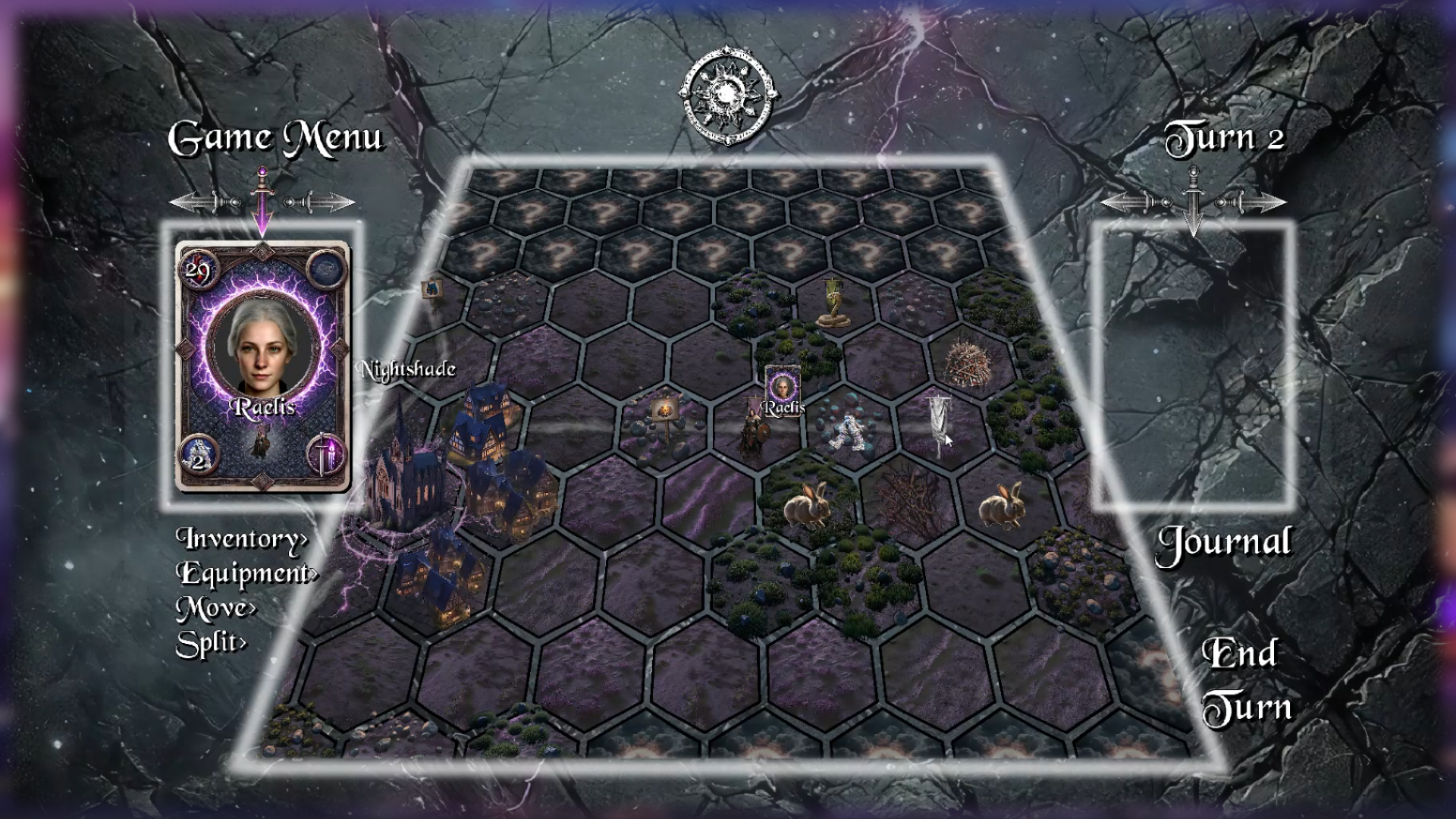Image resolution: width=1456 pixels, height=819 pixels.
Task: Click the grey sword arrows below Turn 2
Action: coord(1194,202)
